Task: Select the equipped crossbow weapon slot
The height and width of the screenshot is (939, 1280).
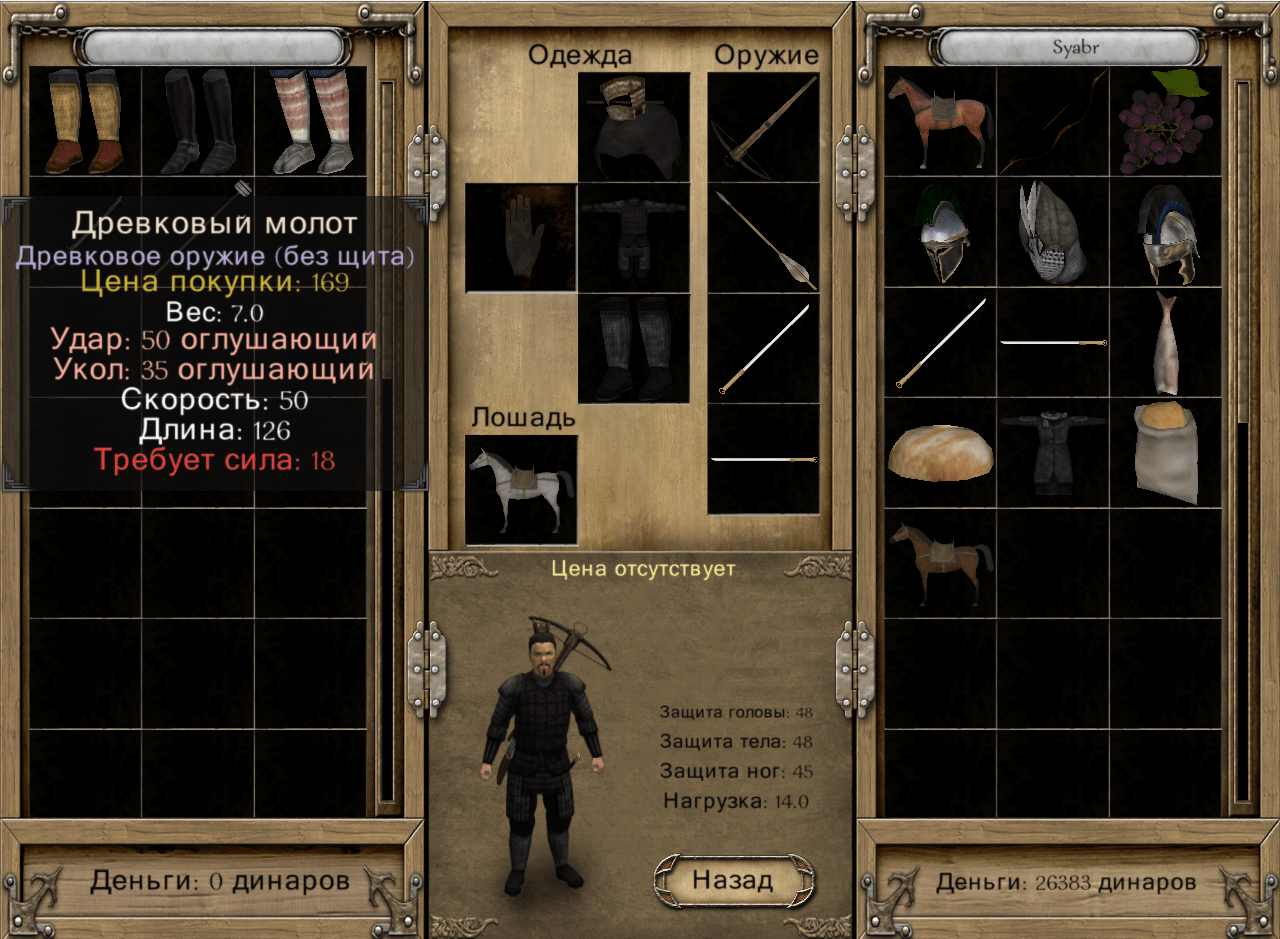Action: click(763, 127)
